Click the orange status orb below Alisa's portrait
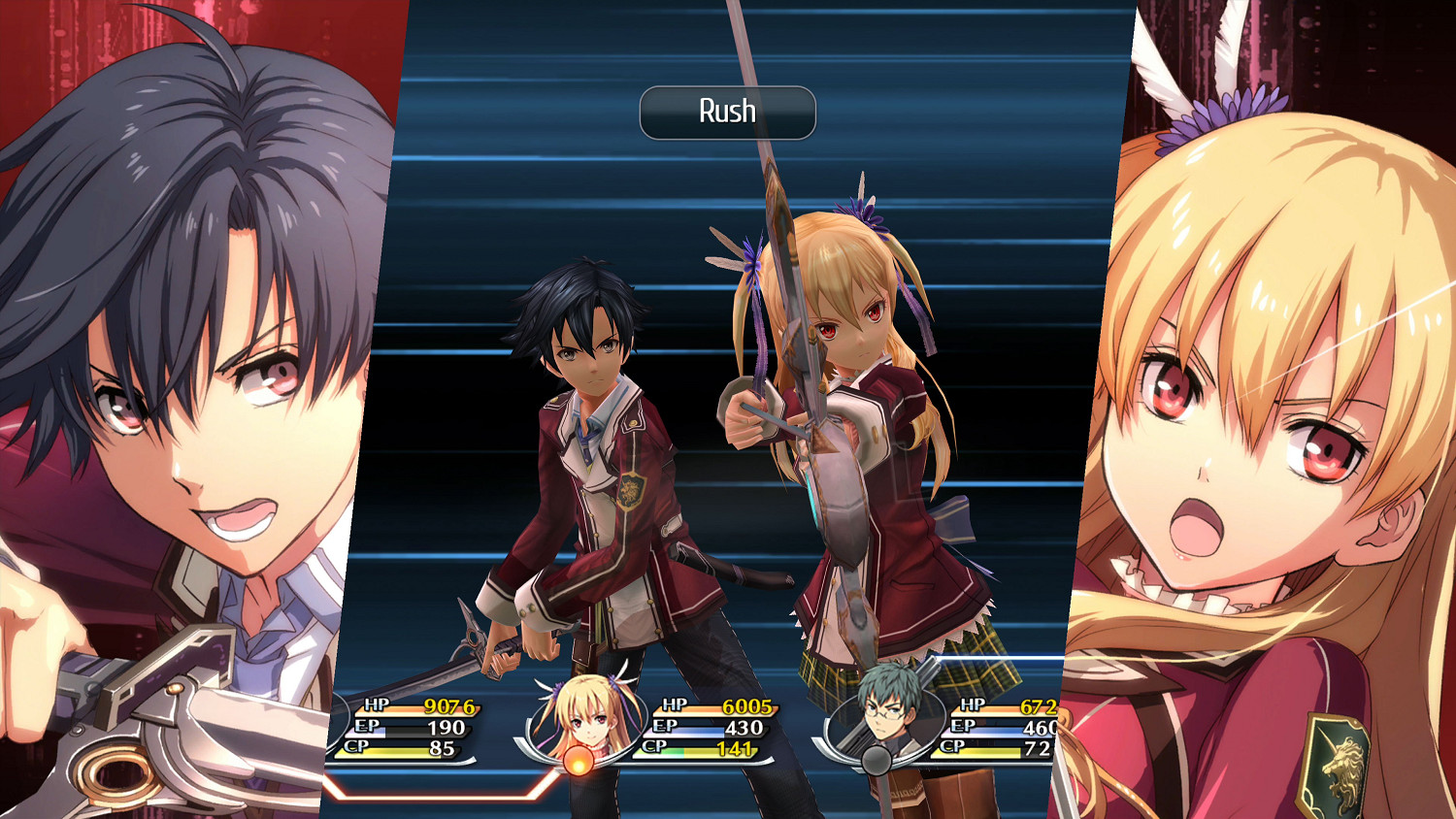The height and width of the screenshot is (819, 1456). [x=579, y=761]
